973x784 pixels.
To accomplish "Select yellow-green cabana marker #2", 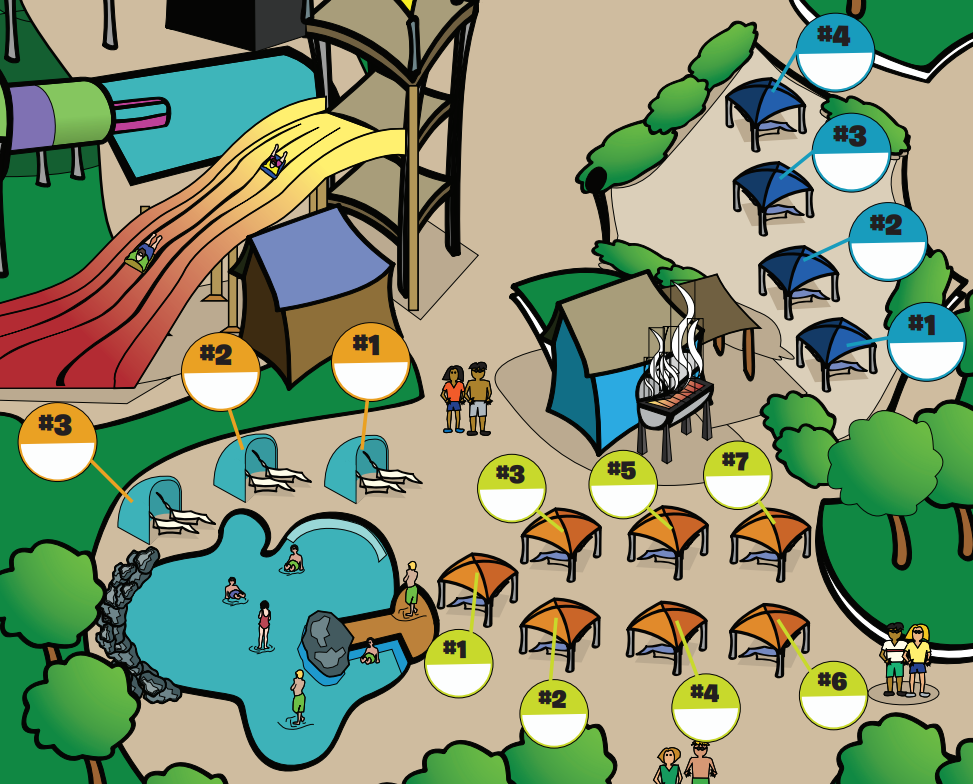I will tap(554, 713).
